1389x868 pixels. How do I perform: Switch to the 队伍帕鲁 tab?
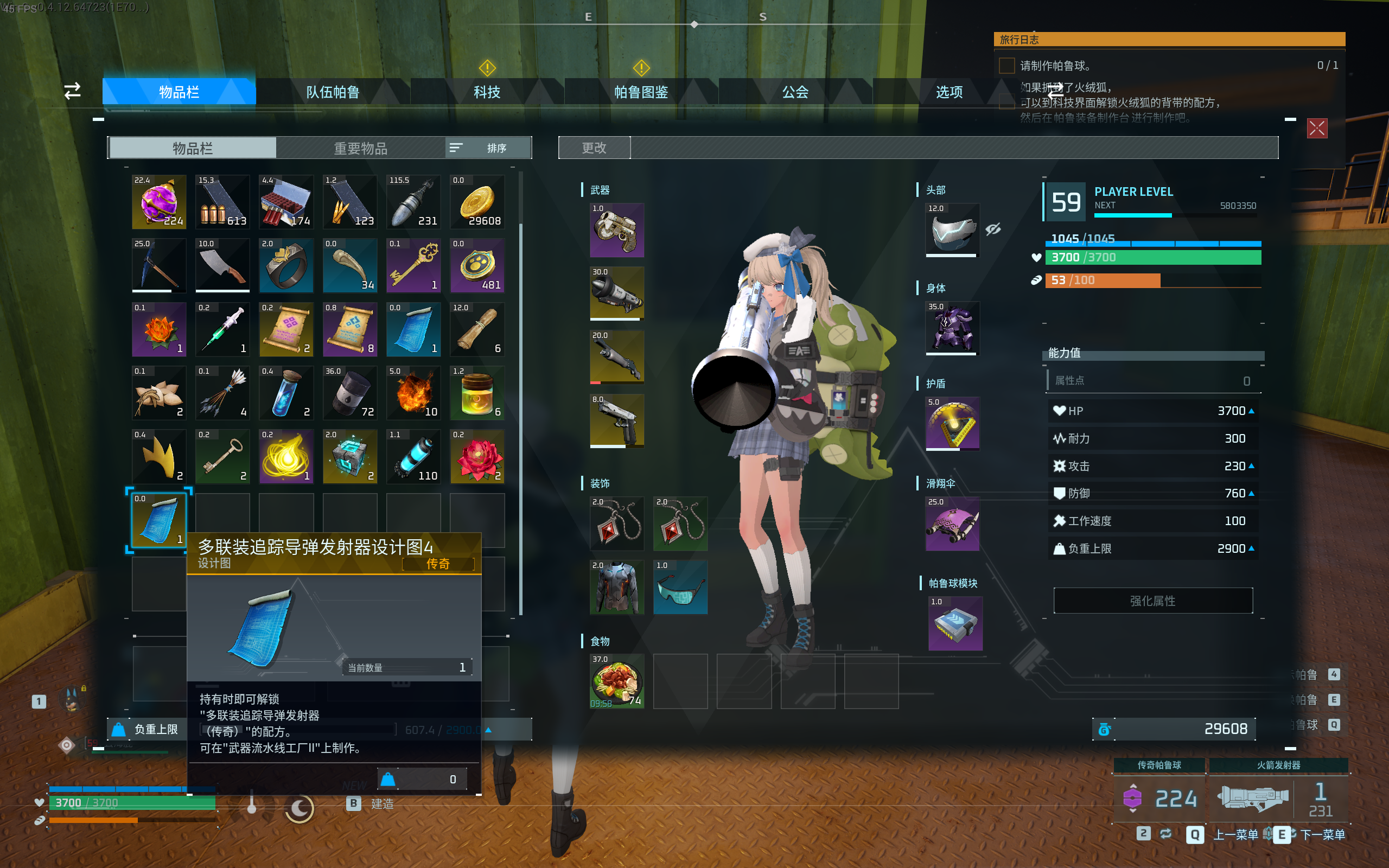[333, 92]
